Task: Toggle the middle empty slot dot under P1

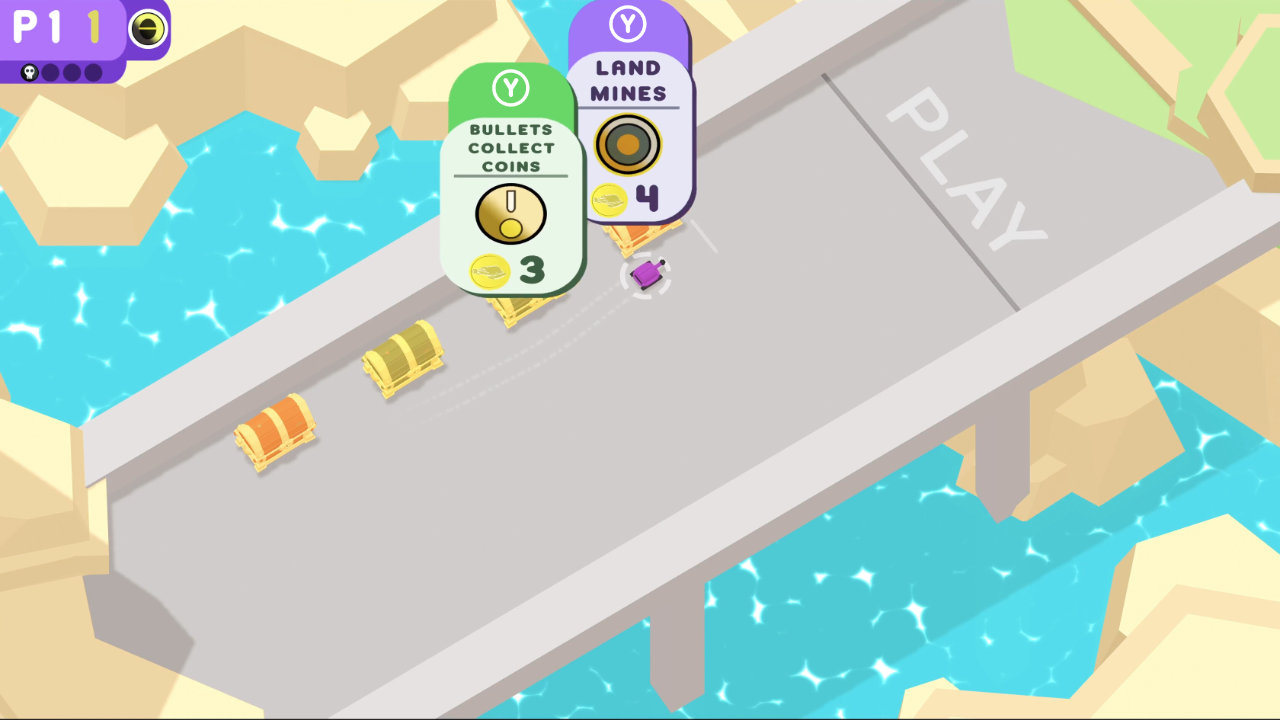Action: (x=70, y=70)
